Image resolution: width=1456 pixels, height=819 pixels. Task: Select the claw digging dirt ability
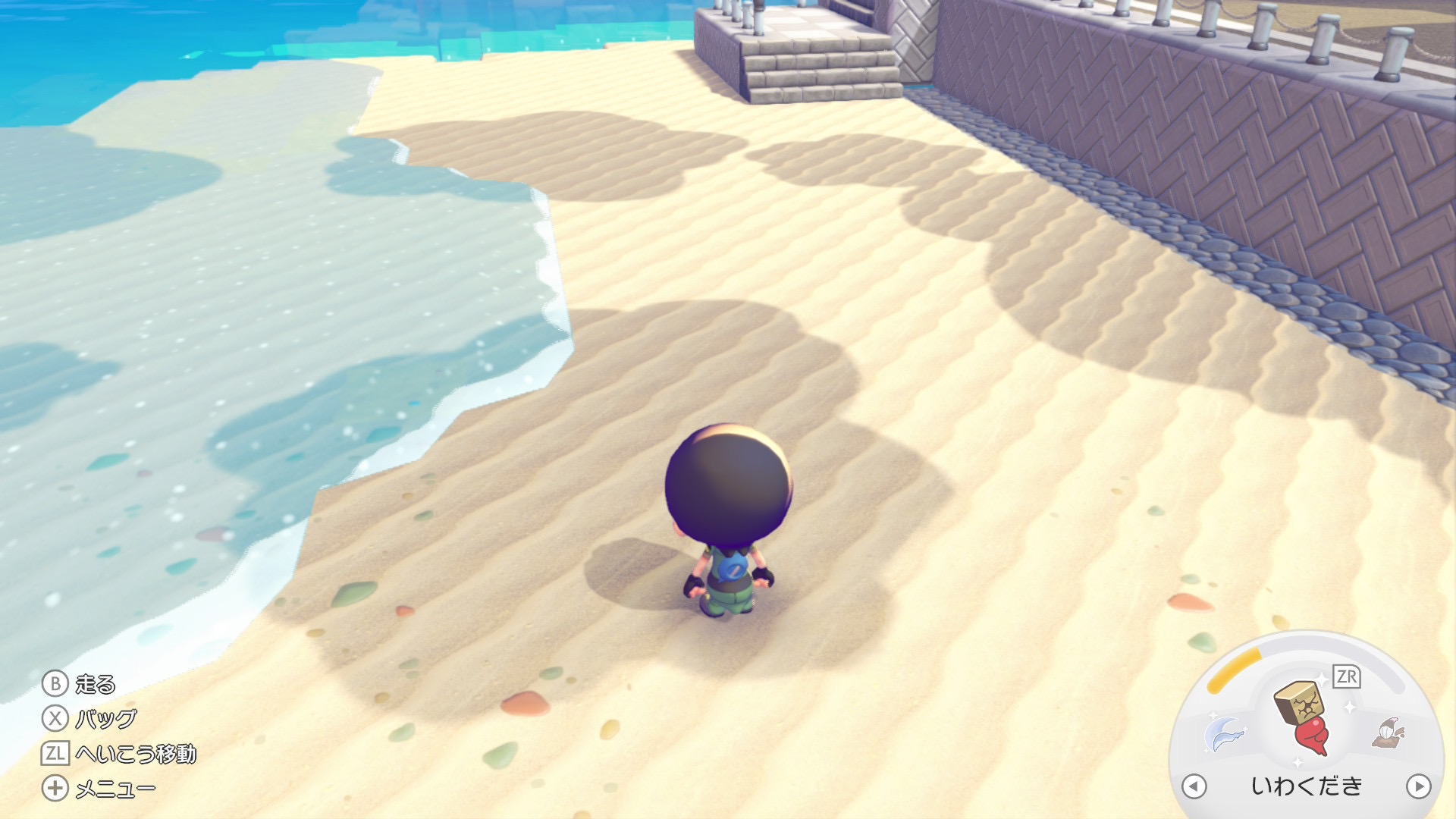point(1389,733)
